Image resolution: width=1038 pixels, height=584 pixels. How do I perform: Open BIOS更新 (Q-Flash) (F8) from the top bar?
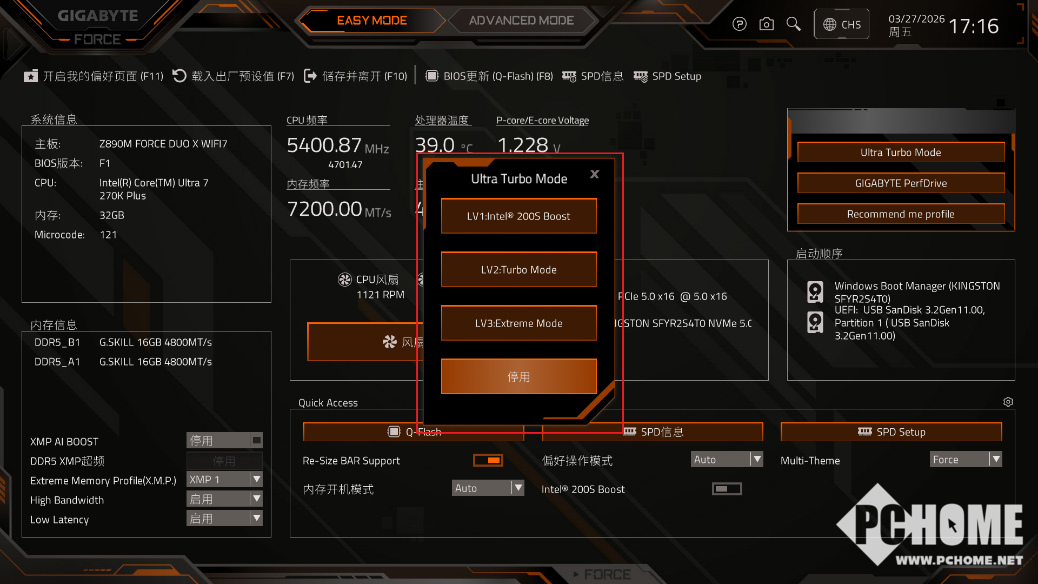(x=490, y=76)
